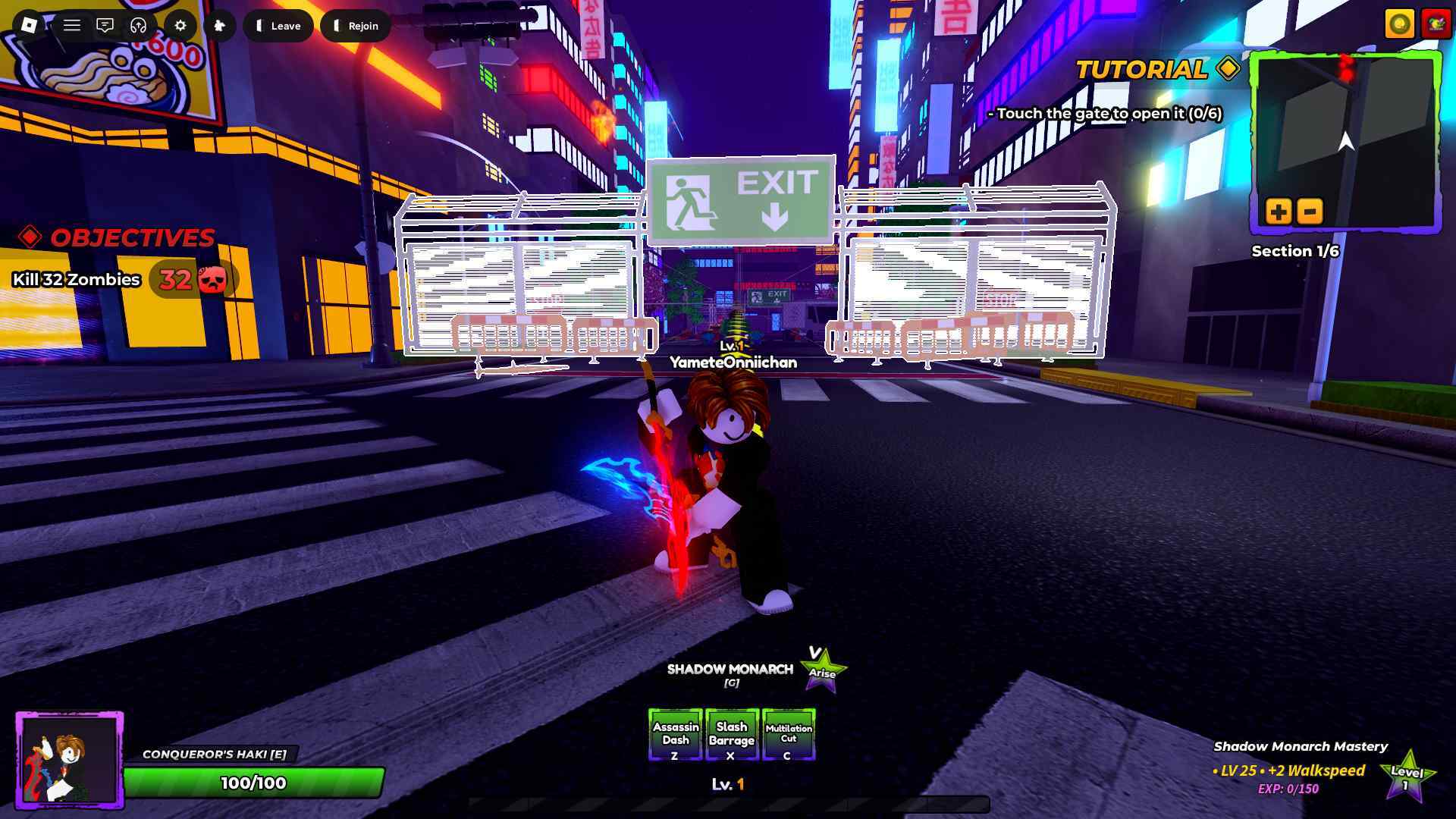
Task: Zoom in on the minimap
Action: (x=1279, y=211)
